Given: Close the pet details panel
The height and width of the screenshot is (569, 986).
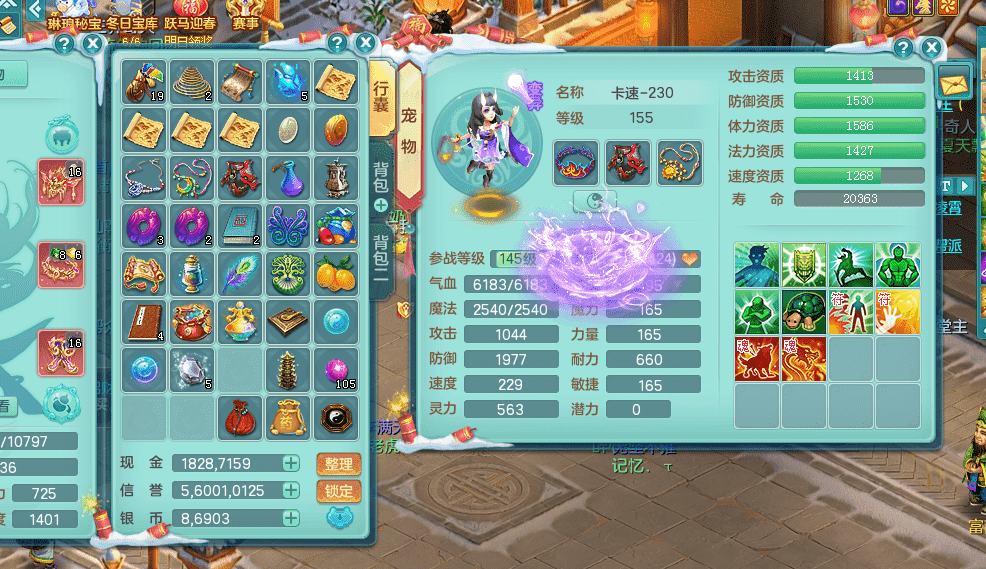Looking at the screenshot, I should pyautogui.click(x=931, y=47).
